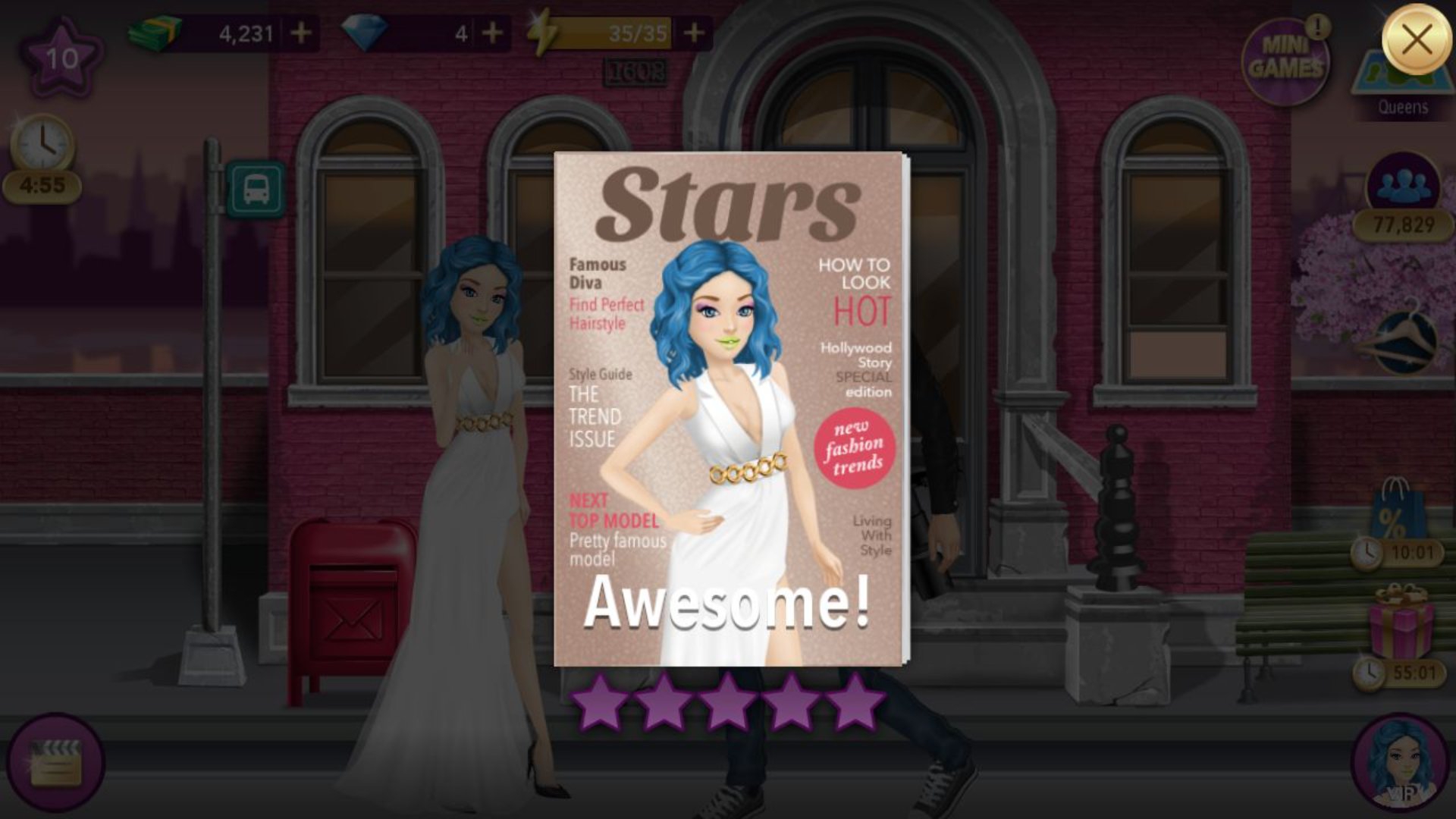The height and width of the screenshot is (819, 1456).
Task: Close the magazine cover popup
Action: pyautogui.click(x=1416, y=39)
